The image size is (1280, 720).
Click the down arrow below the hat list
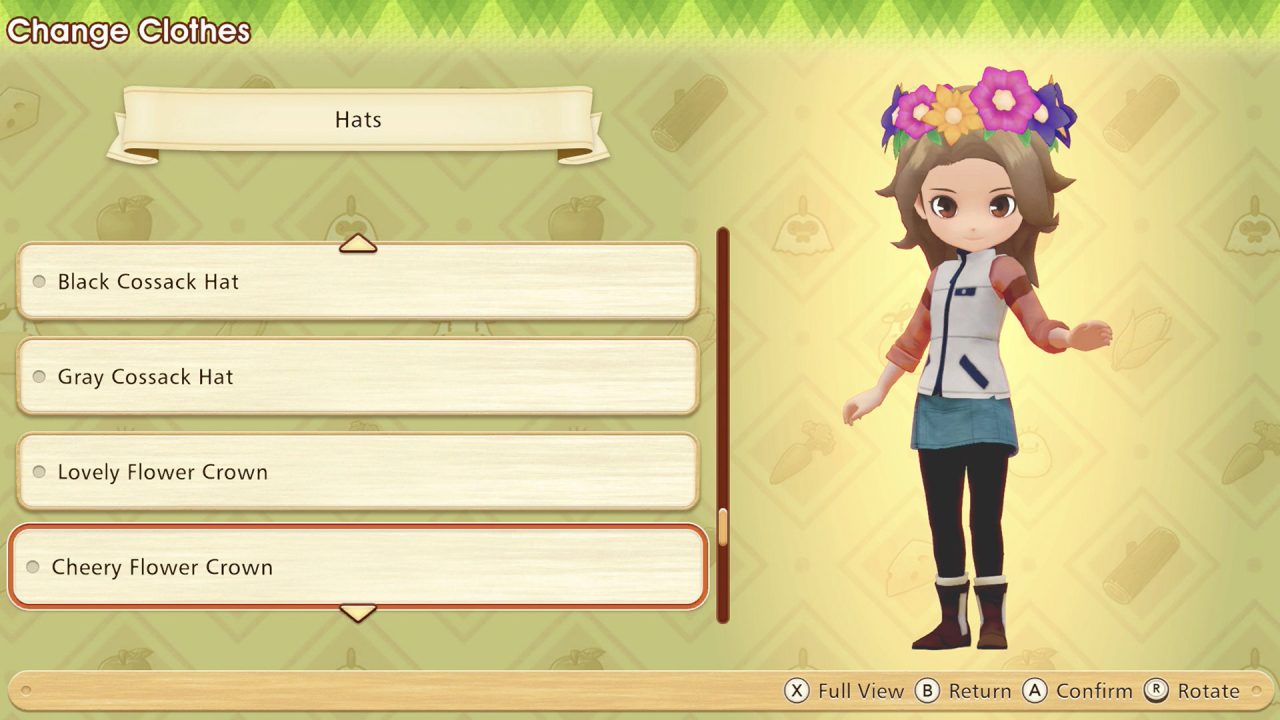point(357,612)
